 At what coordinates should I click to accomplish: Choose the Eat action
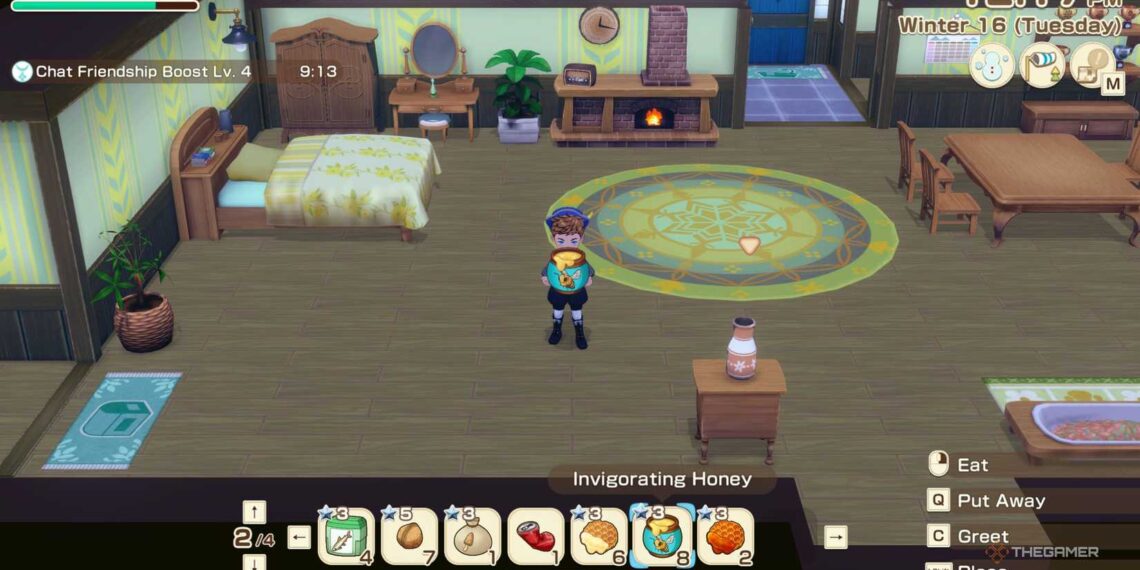coord(972,465)
